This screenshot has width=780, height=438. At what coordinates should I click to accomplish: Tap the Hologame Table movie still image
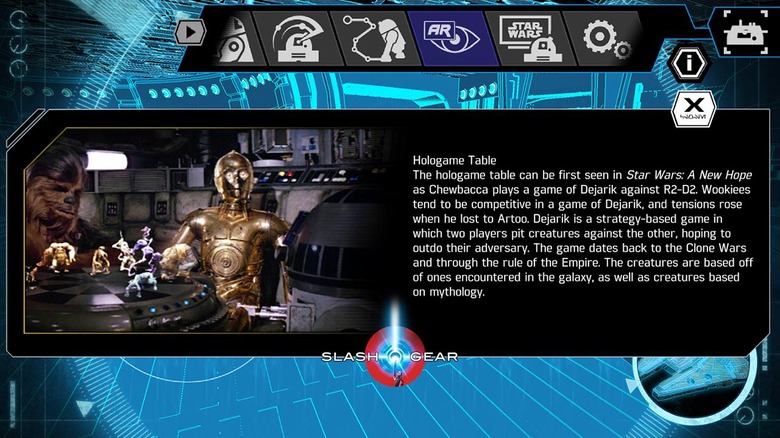coord(208,230)
